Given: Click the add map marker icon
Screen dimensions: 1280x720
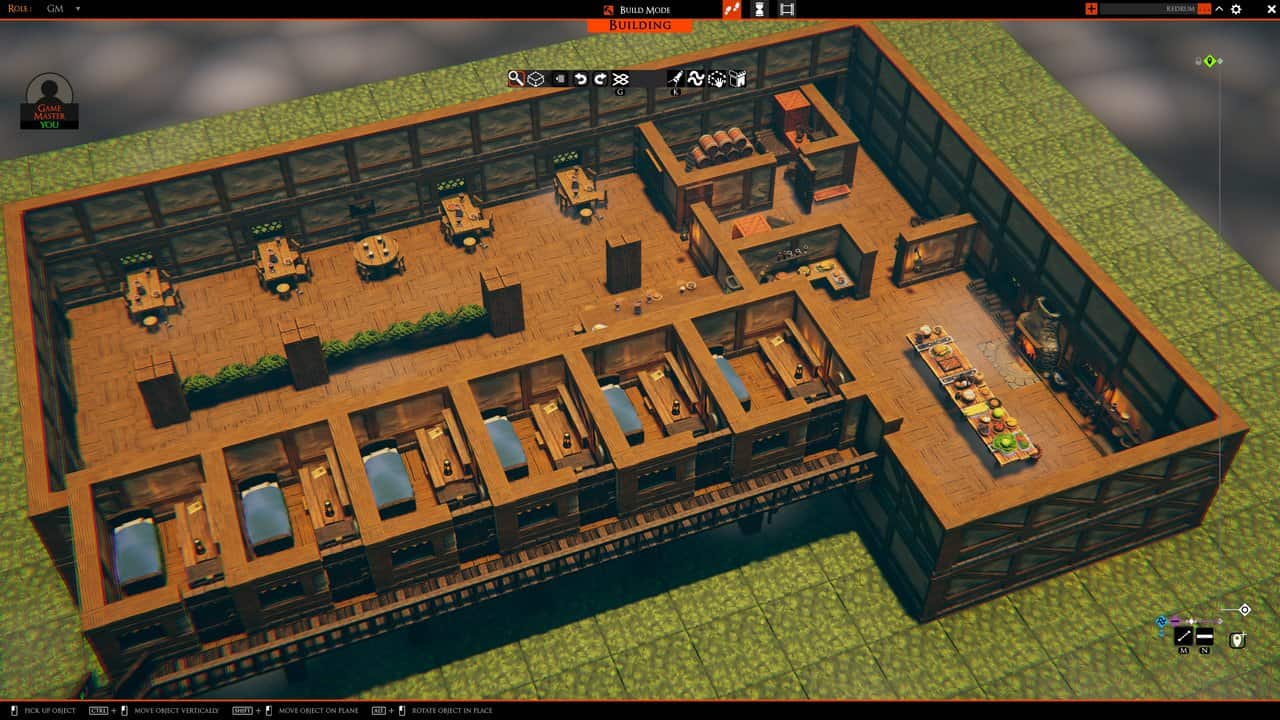Looking at the screenshot, I should click(x=1237, y=639).
